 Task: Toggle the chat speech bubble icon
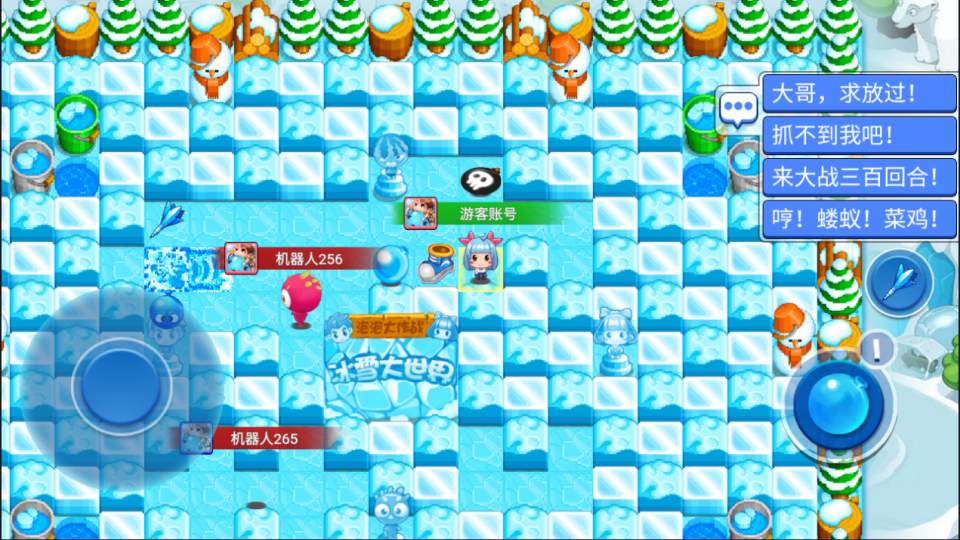click(x=739, y=107)
